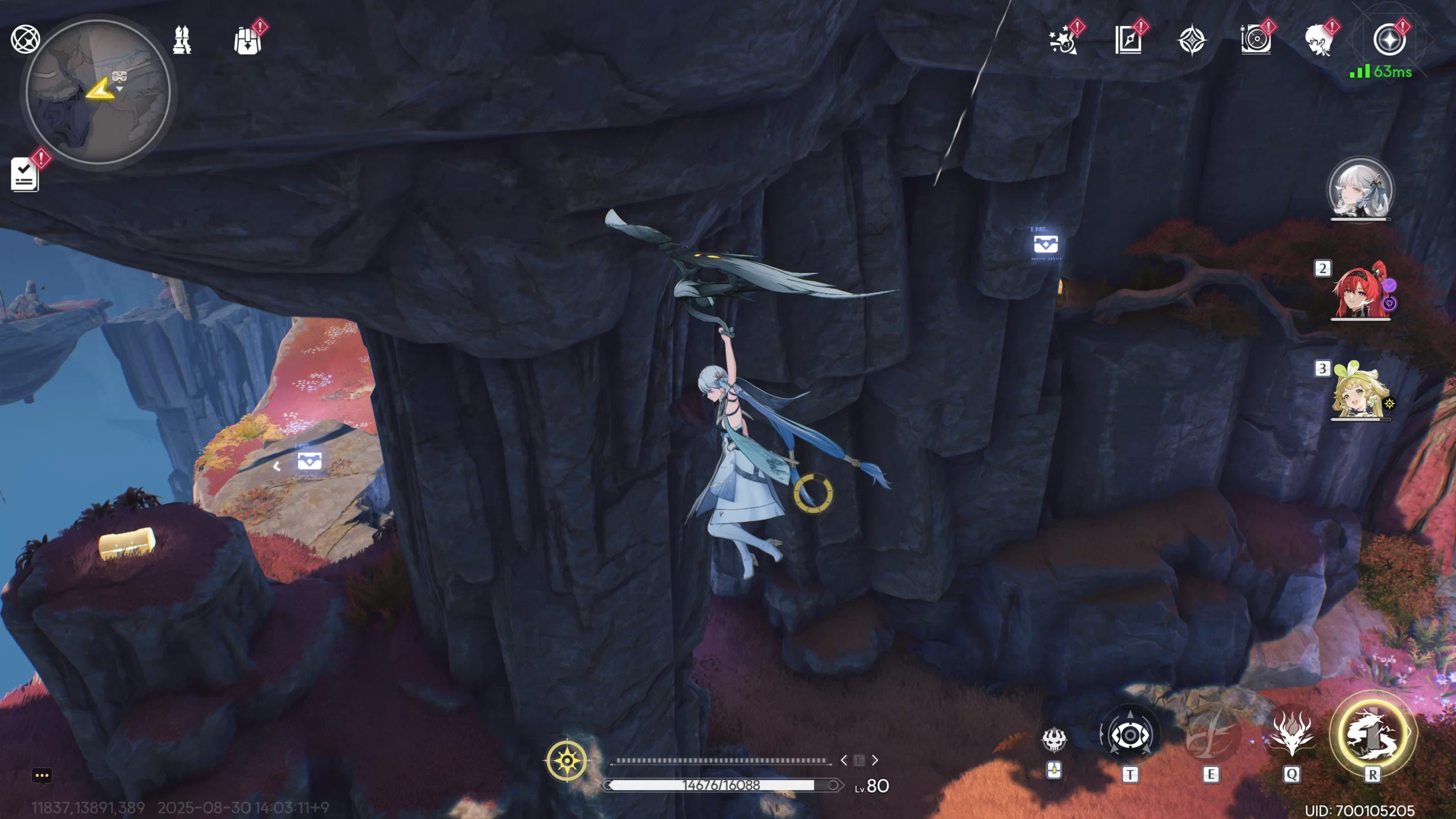Activate the eye-shaped utility gadget
The image size is (1456, 819).
(1130, 735)
